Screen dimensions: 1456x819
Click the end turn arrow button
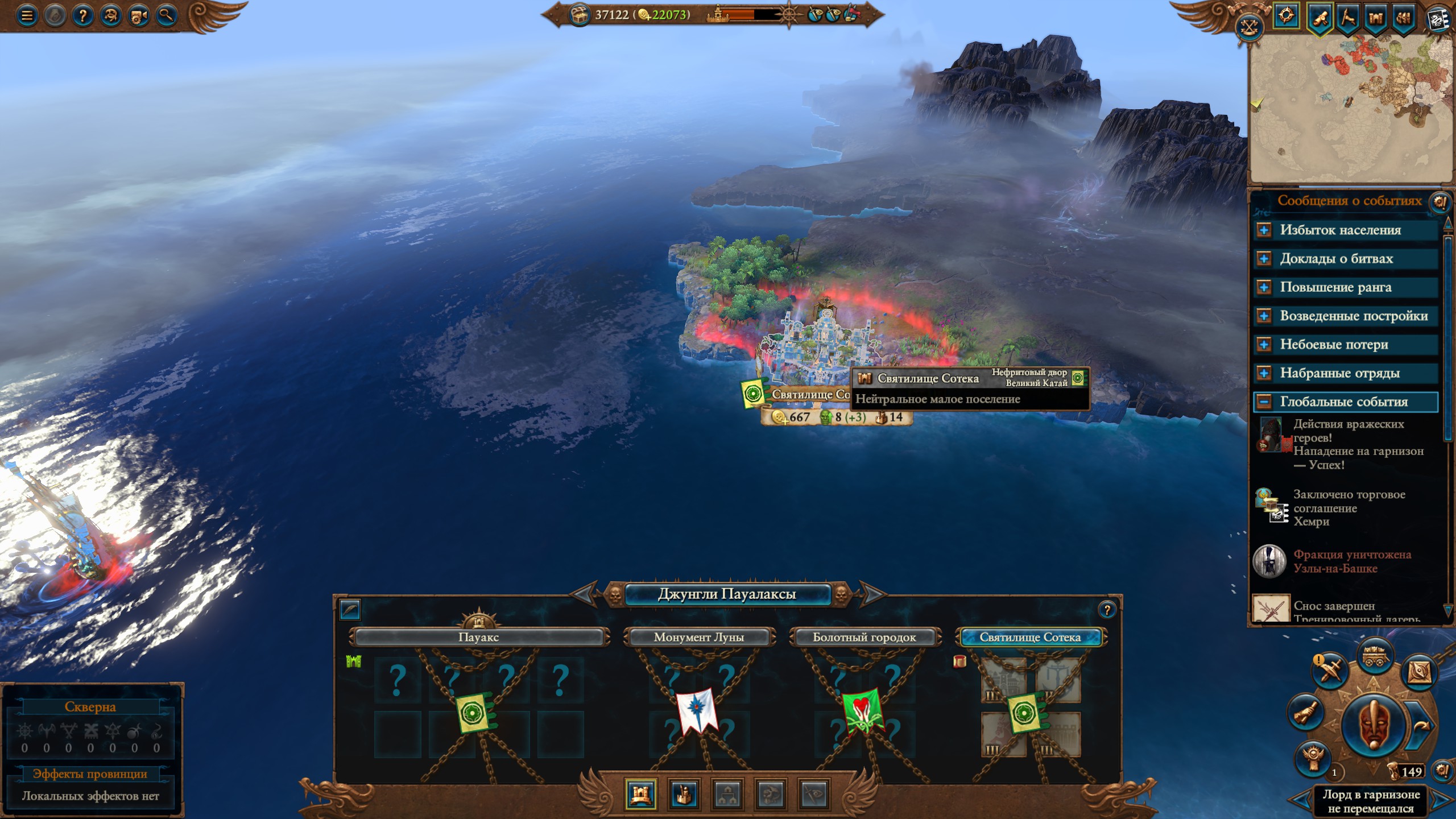coord(1421,725)
